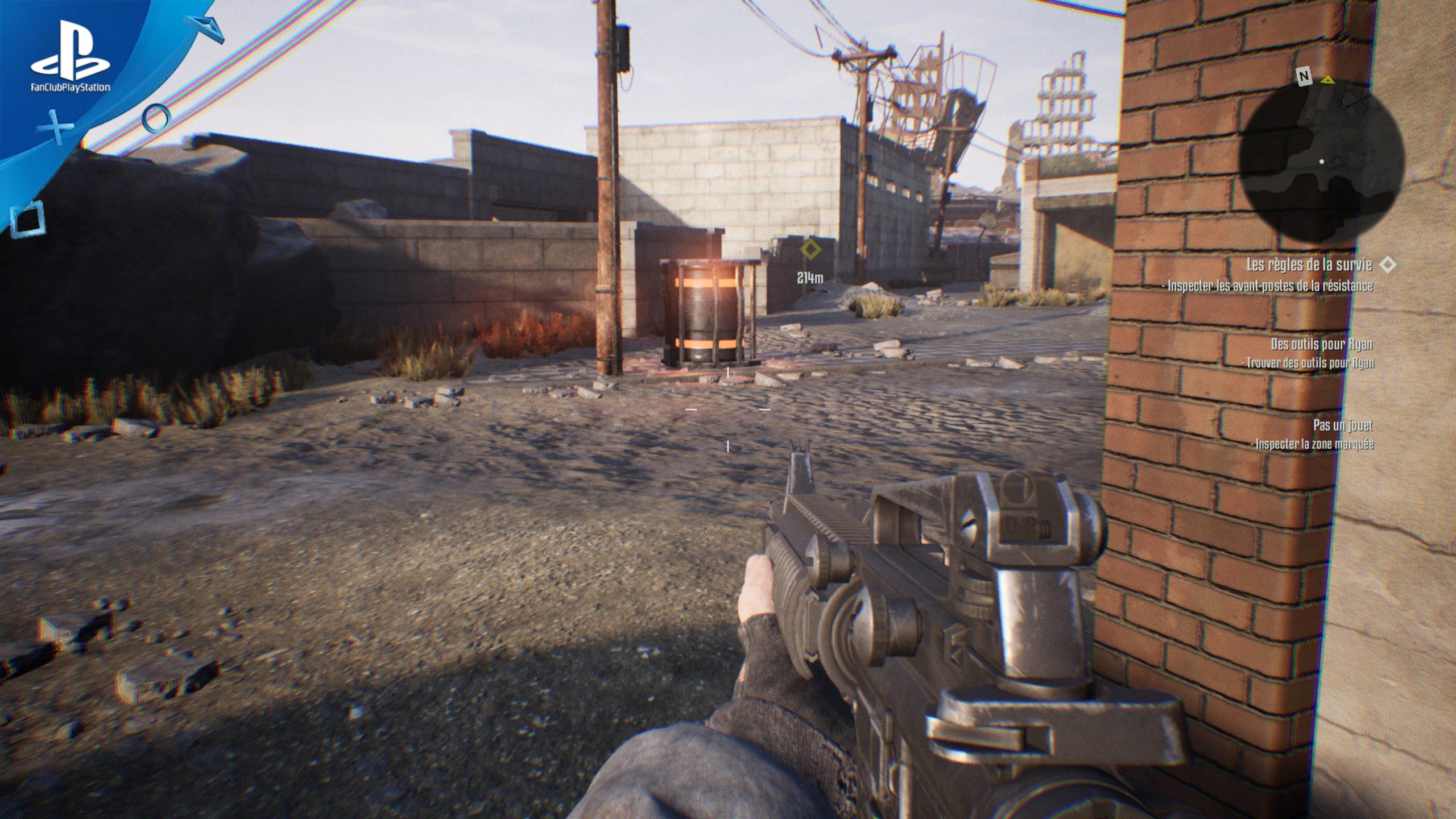Screen dimensions: 1456x819
Task: Click the diamond icon beside the tracked quest
Action: [1388, 264]
